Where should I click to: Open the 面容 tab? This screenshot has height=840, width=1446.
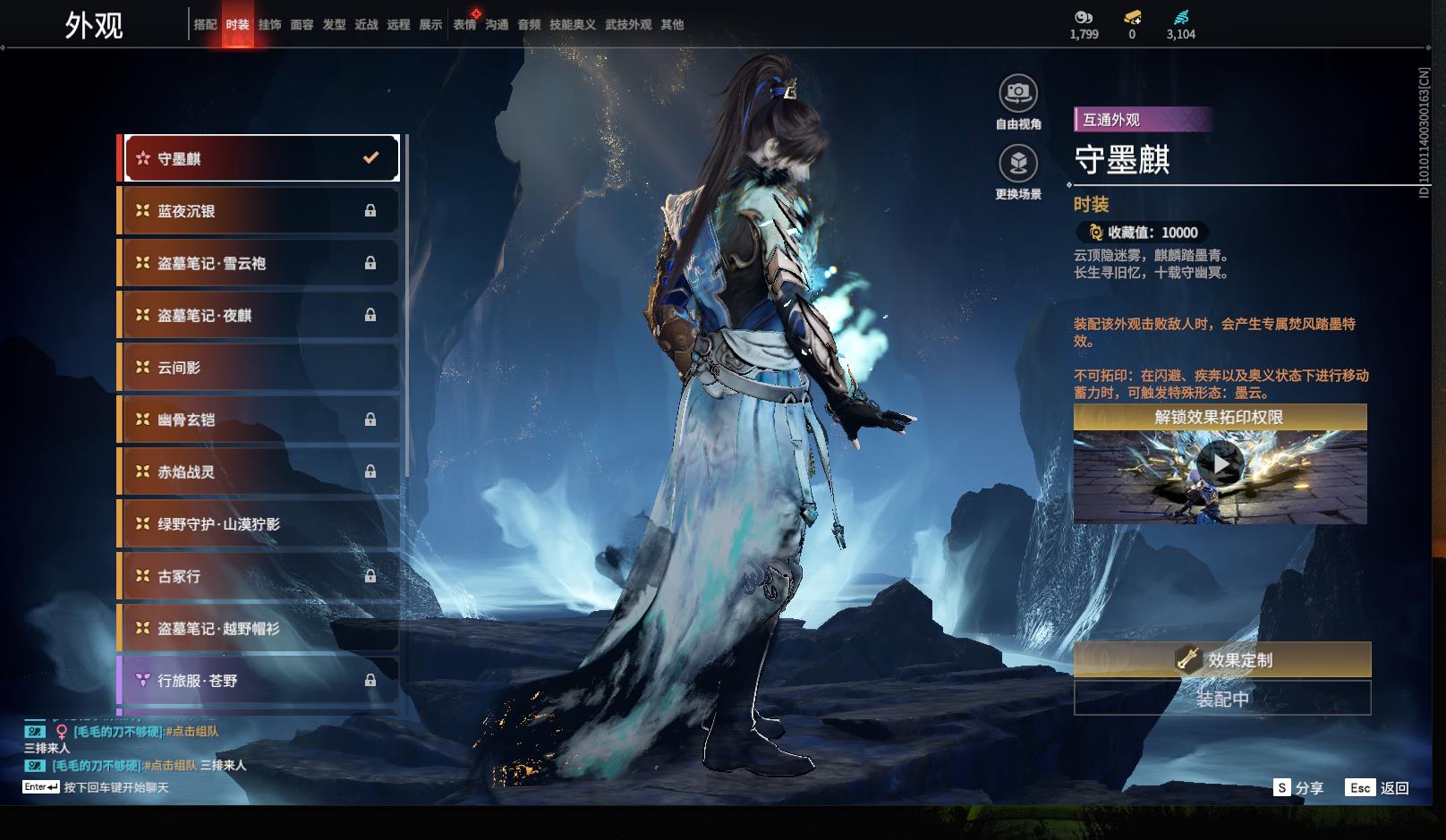click(x=302, y=25)
